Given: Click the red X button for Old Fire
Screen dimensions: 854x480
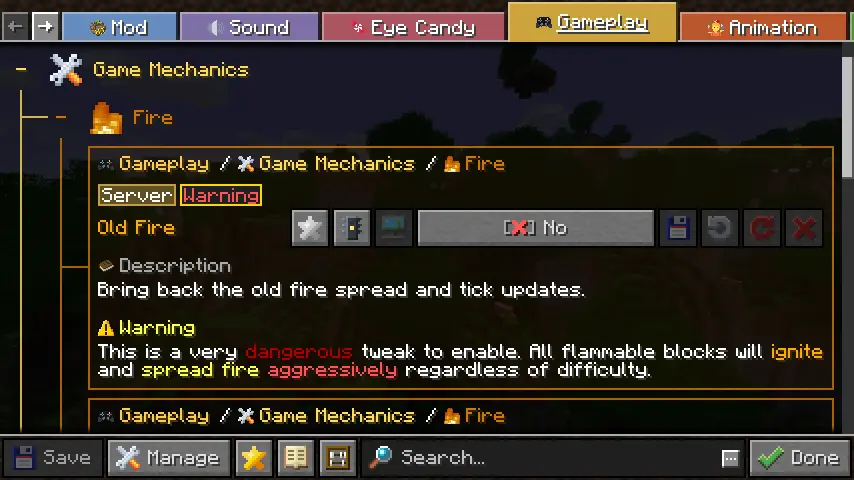Looking at the screenshot, I should [x=804, y=228].
